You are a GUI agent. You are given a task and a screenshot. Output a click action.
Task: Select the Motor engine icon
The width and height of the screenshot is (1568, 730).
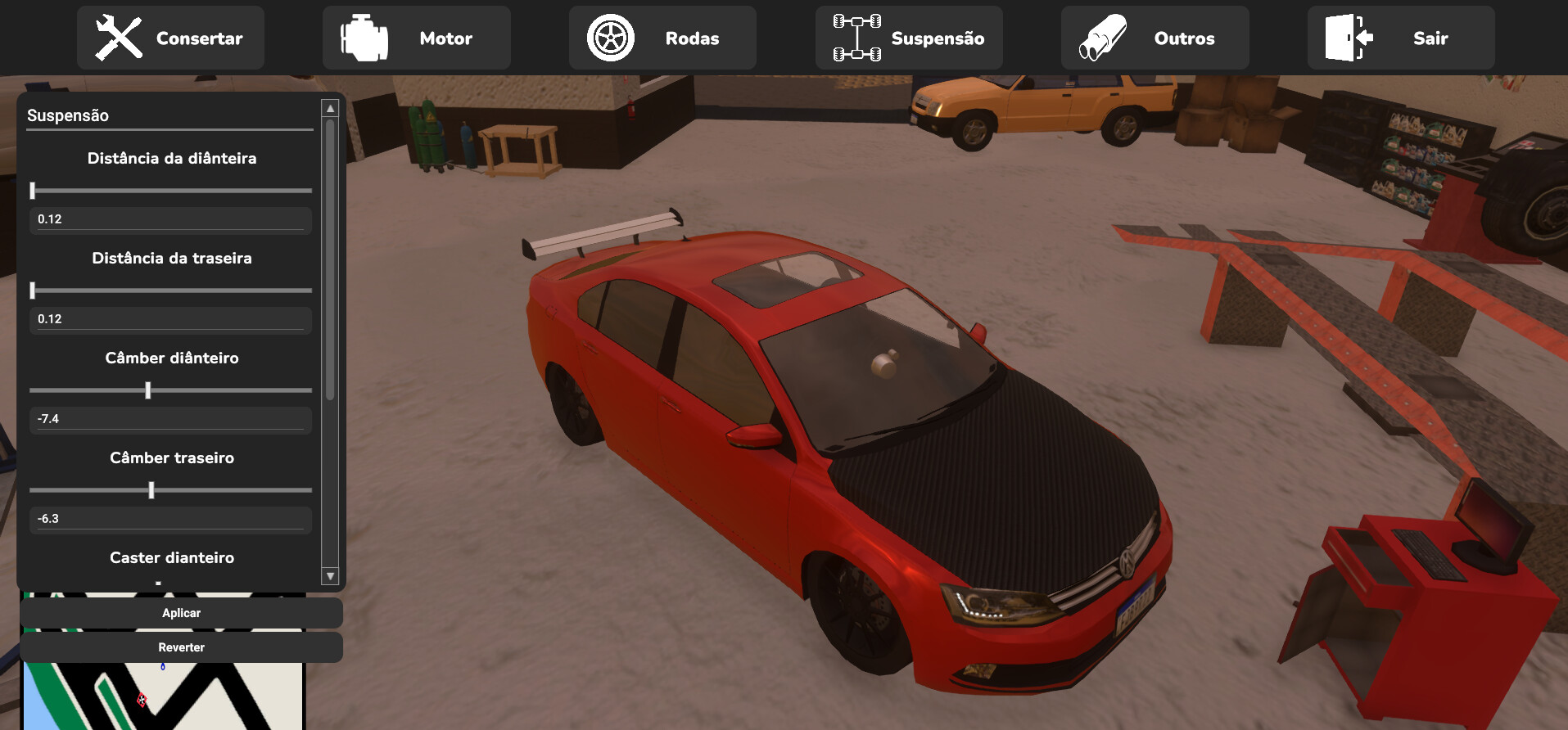tap(361, 36)
